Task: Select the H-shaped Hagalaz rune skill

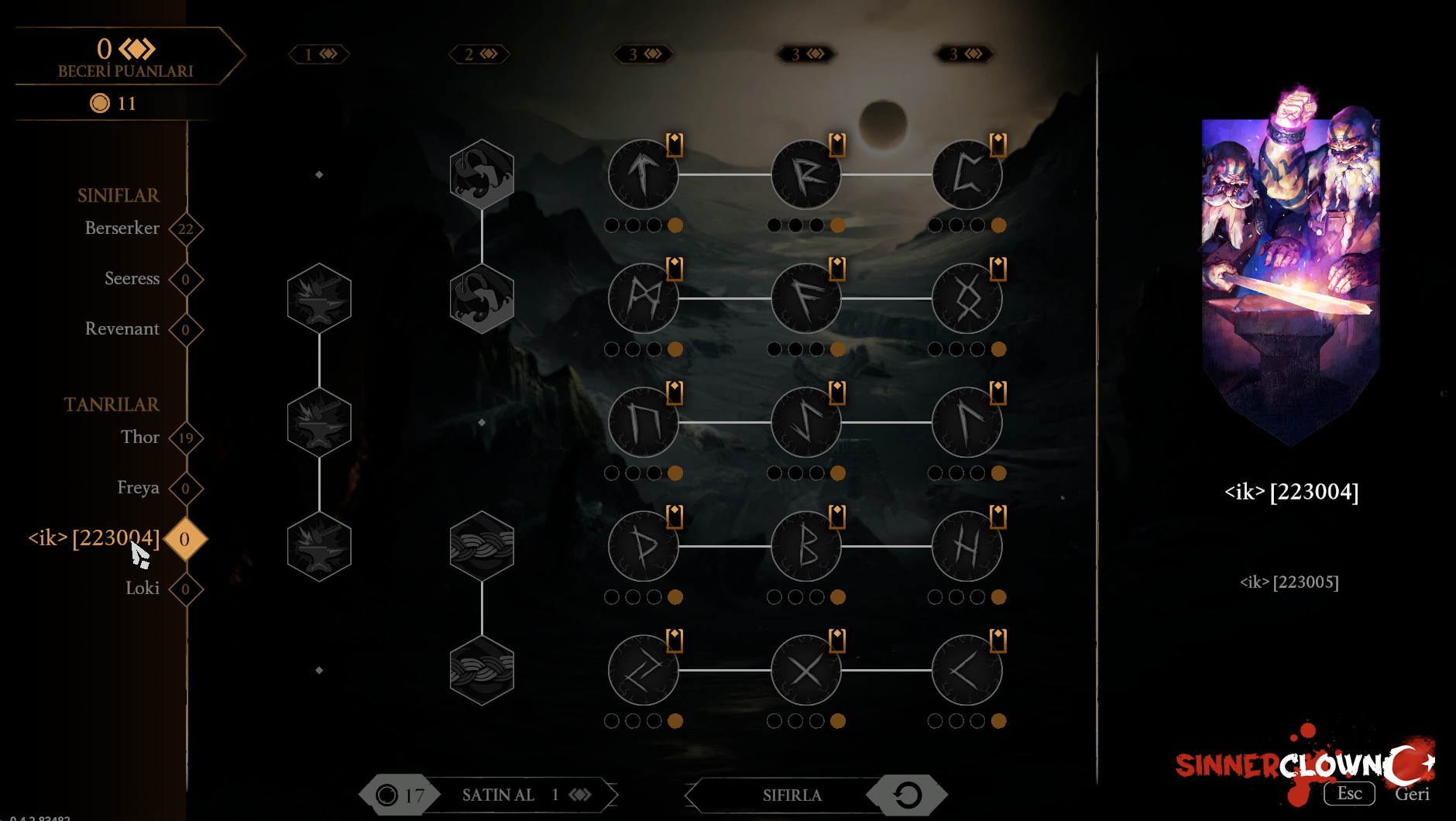Action: click(x=967, y=546)
